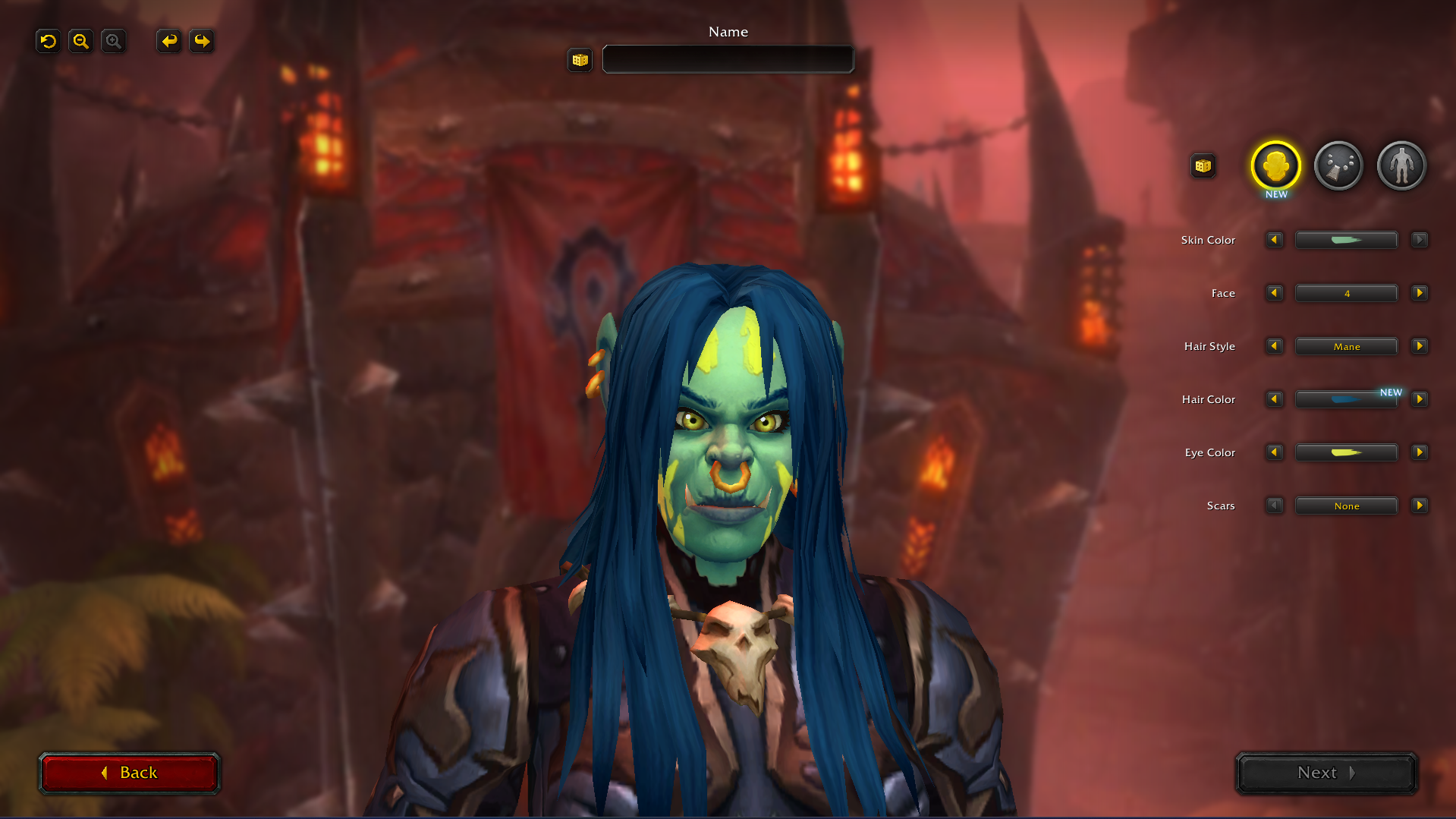Select the redo arrow icon
The height and width of the screenshot is (819, 1456).
201,41
